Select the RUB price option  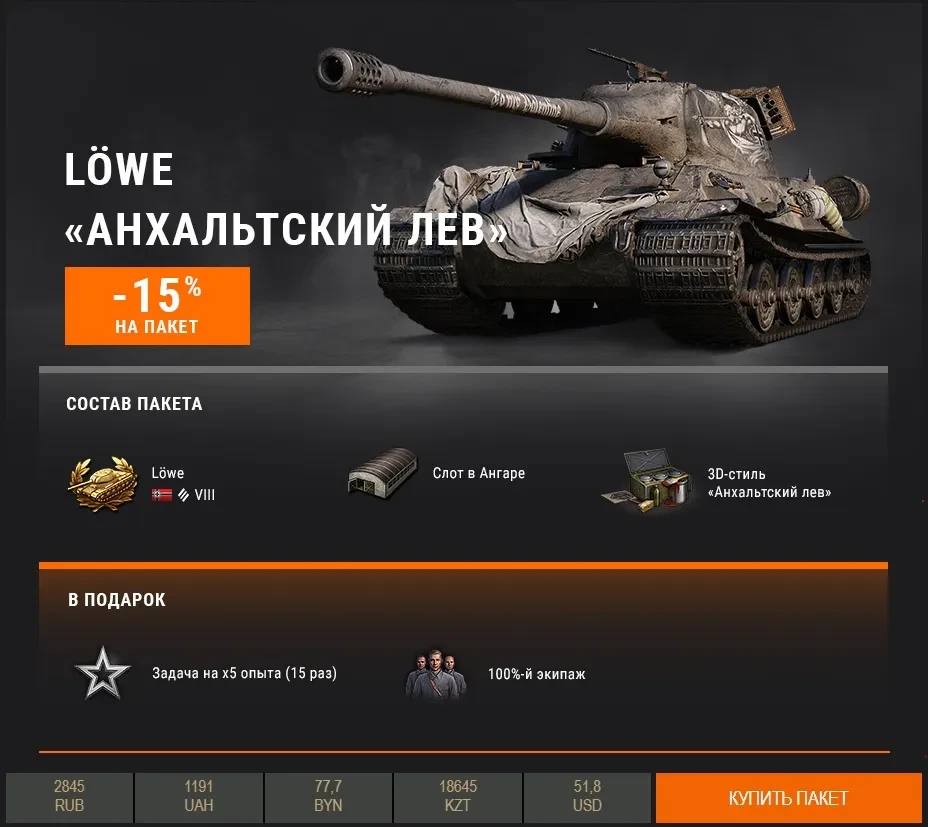[69, 797]
